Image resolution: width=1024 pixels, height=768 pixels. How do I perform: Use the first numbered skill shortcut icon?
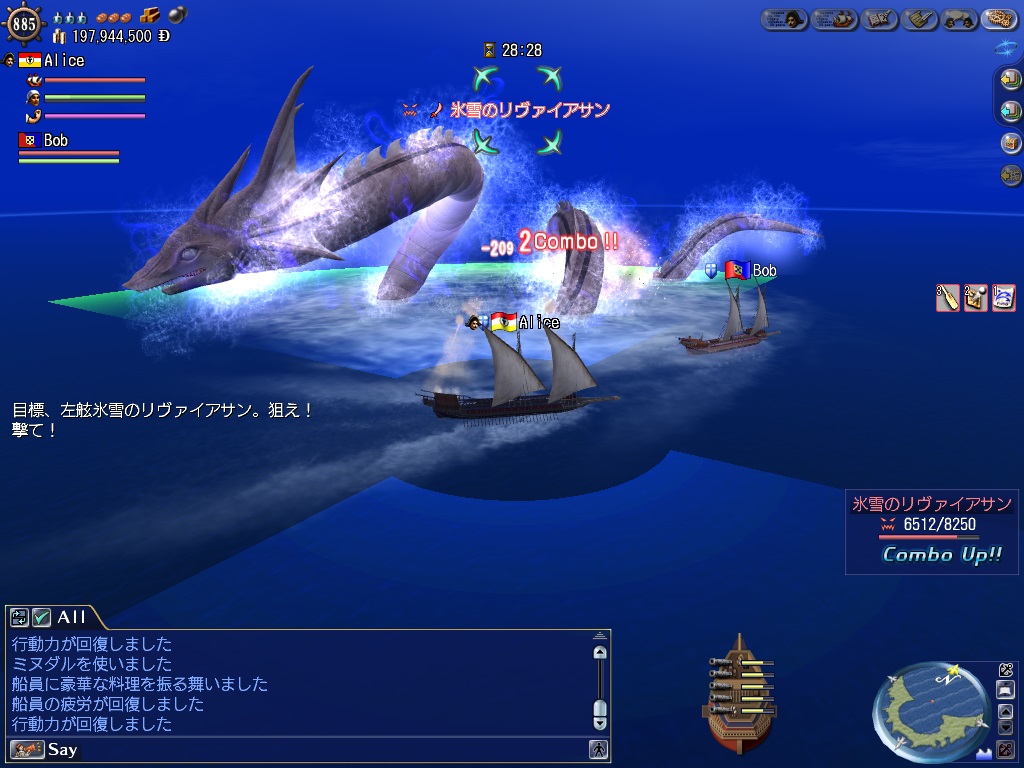click(x=947, y=298)
